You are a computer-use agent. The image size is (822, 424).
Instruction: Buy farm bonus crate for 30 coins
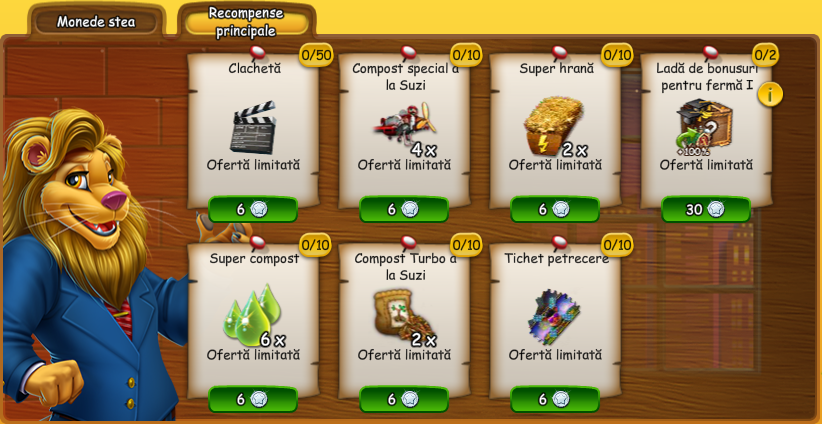[x=705, y=209]
